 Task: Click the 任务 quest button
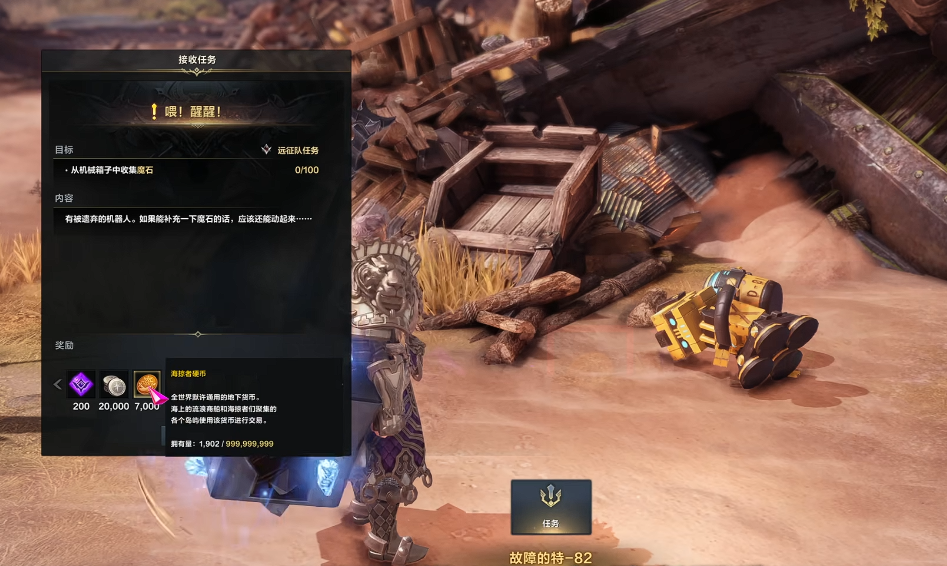click(551, 506)
